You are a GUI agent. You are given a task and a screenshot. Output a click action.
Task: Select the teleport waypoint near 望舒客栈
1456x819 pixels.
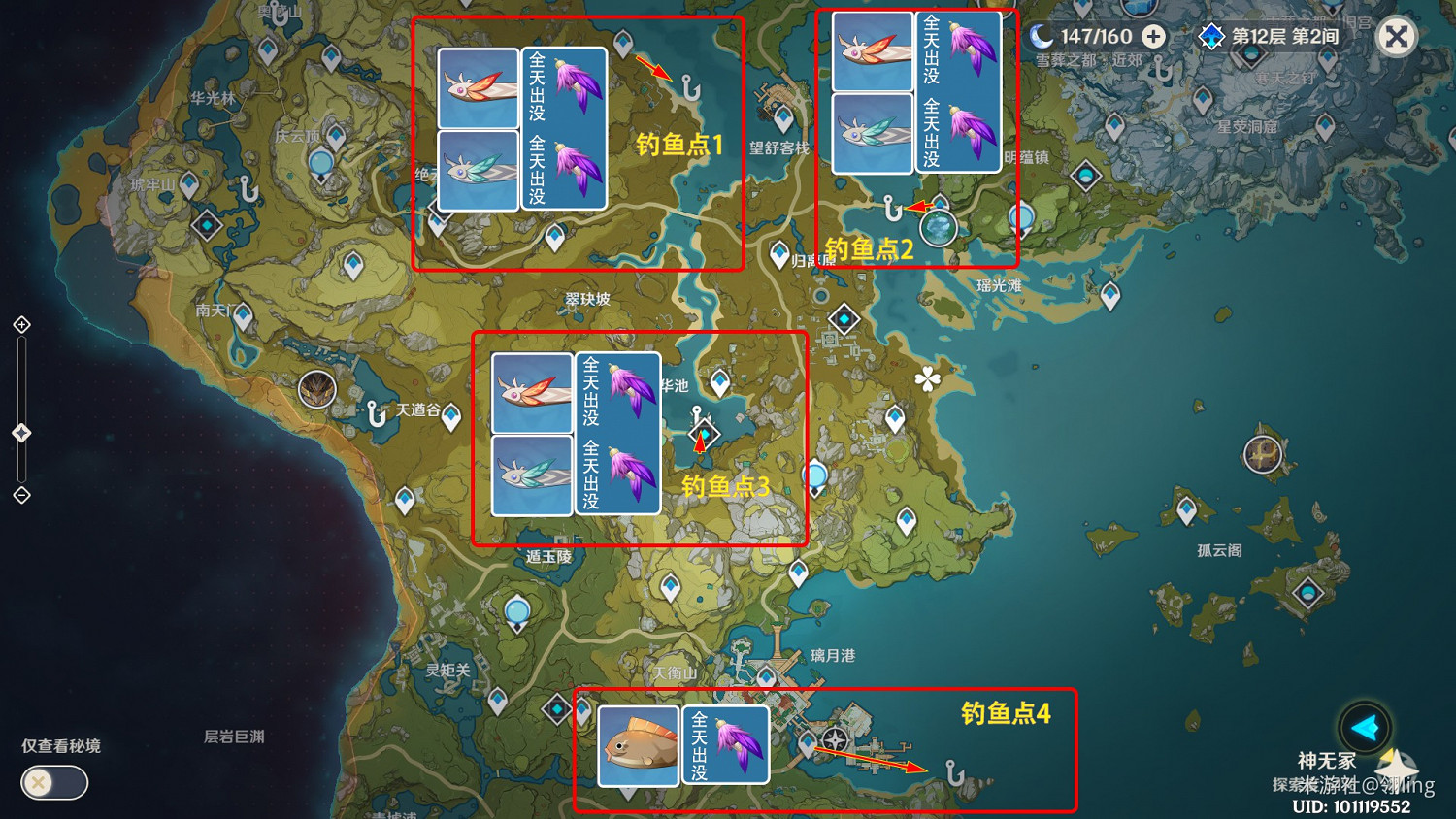tap(781, 116)
